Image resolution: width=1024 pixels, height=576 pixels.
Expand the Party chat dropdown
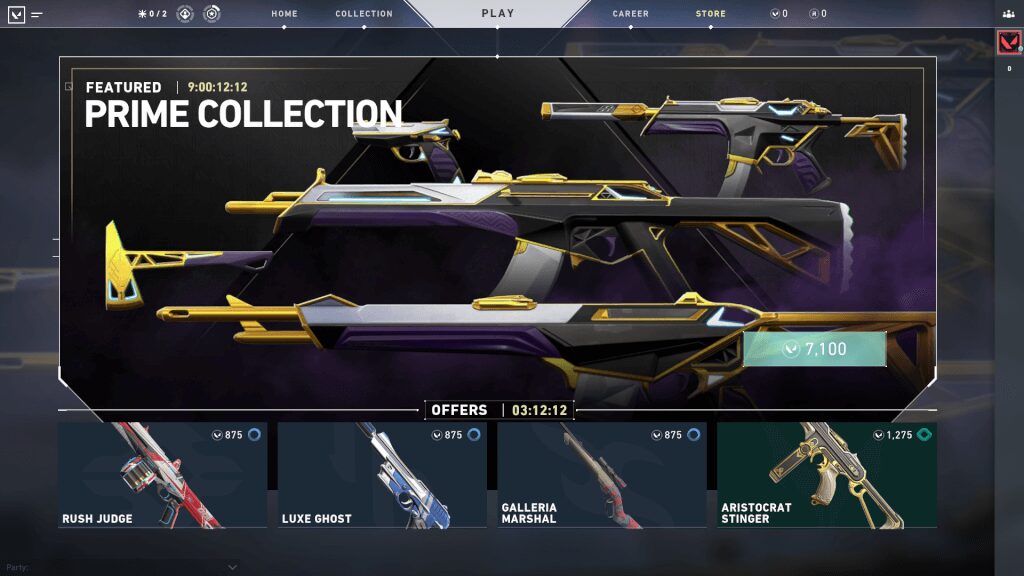(x=232, y=567)
